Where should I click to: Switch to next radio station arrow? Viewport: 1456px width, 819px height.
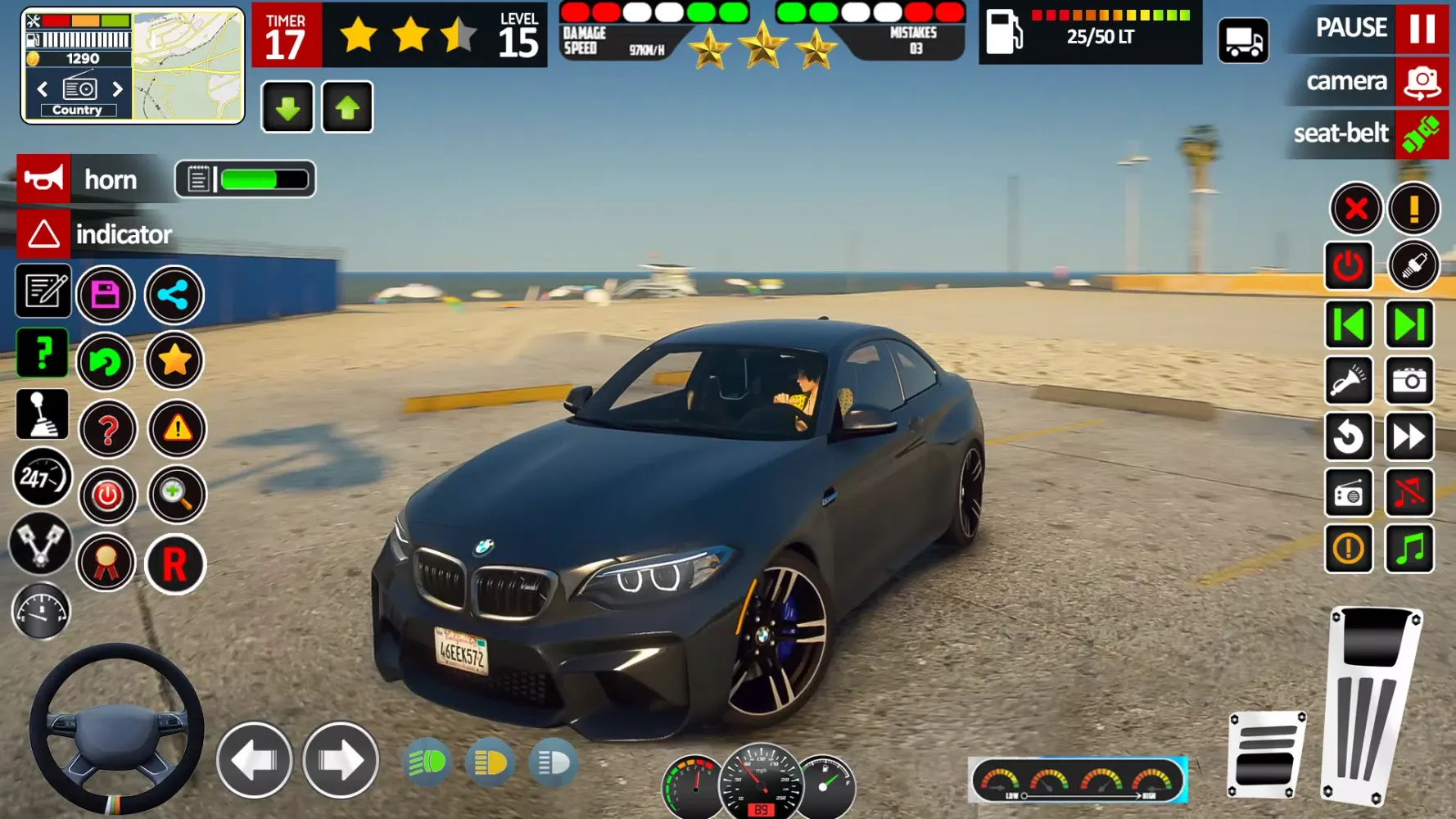[x=117, y=88]
